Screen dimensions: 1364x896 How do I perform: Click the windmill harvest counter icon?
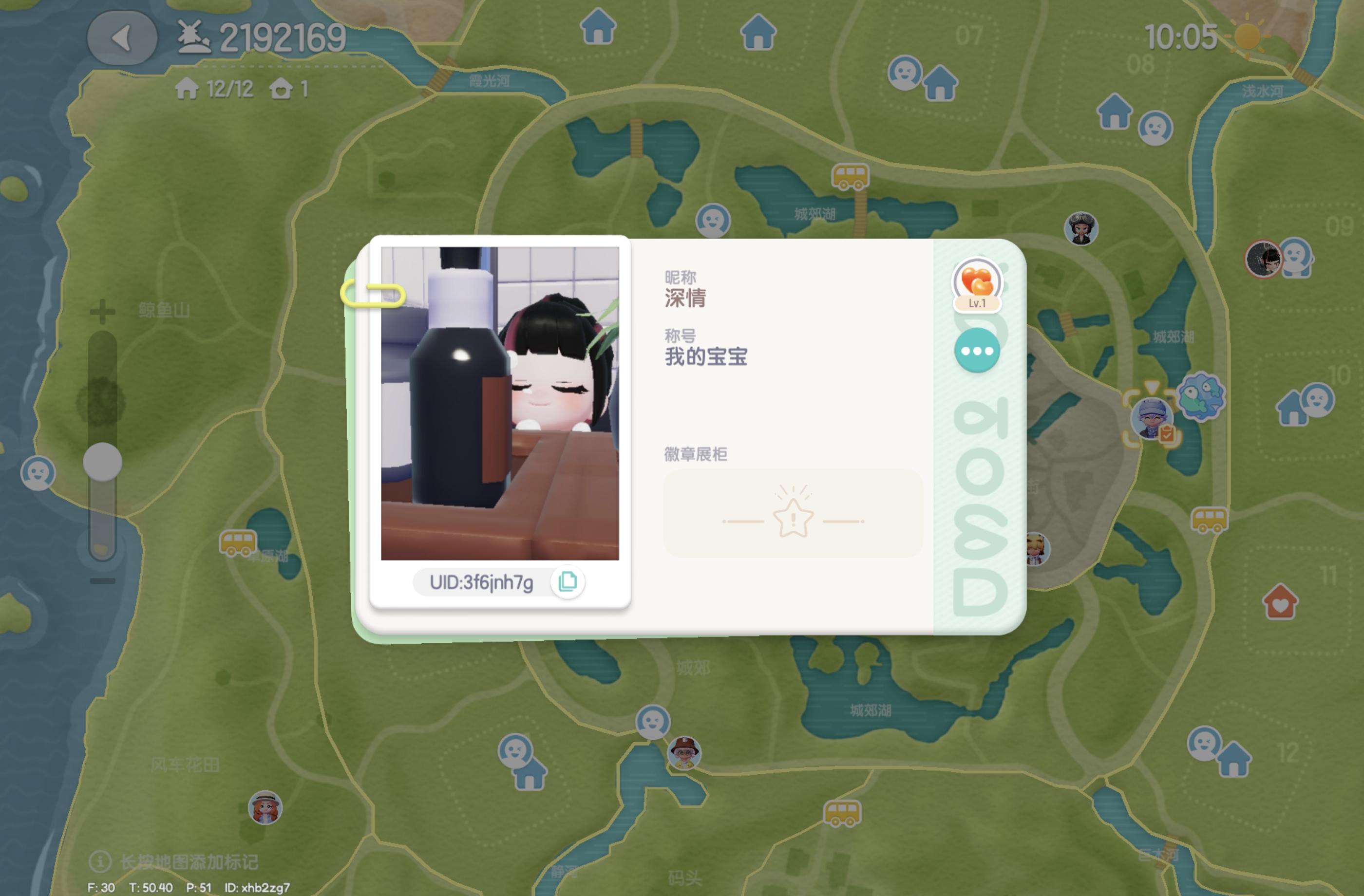pyautogui.click(x=195, y=36)
